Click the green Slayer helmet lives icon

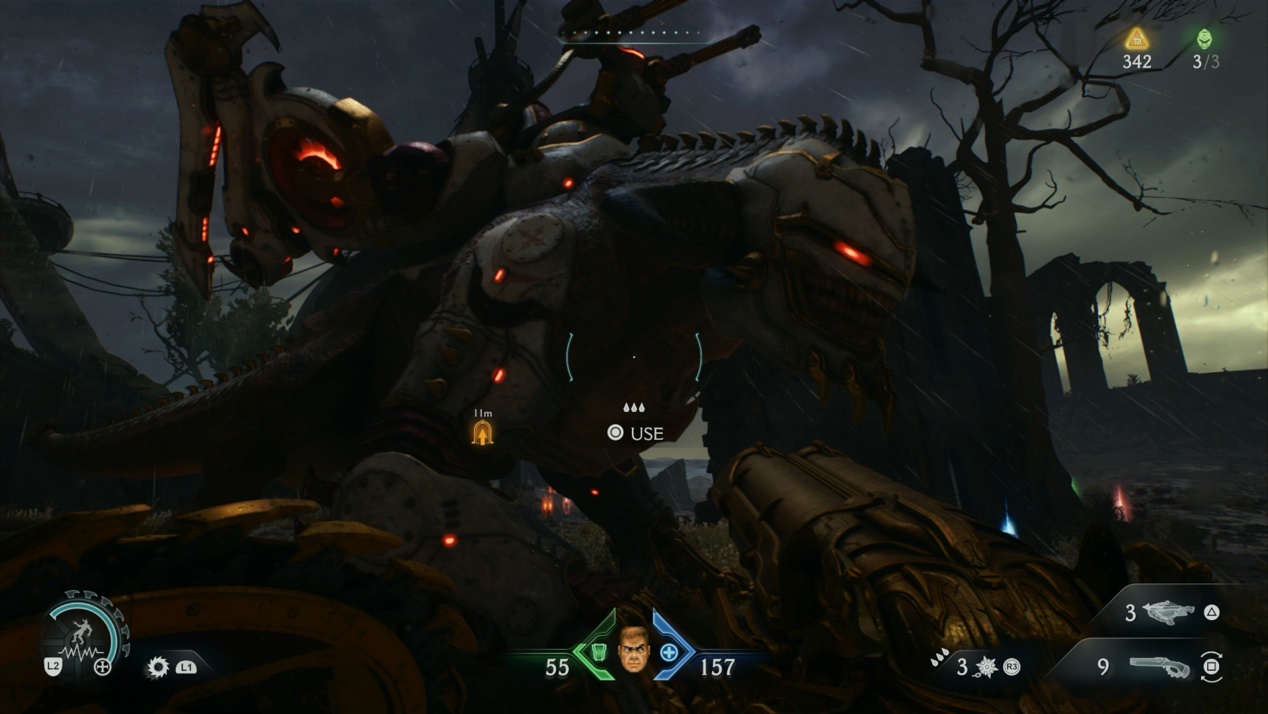pyautogui.click(x=1205, y=39)
